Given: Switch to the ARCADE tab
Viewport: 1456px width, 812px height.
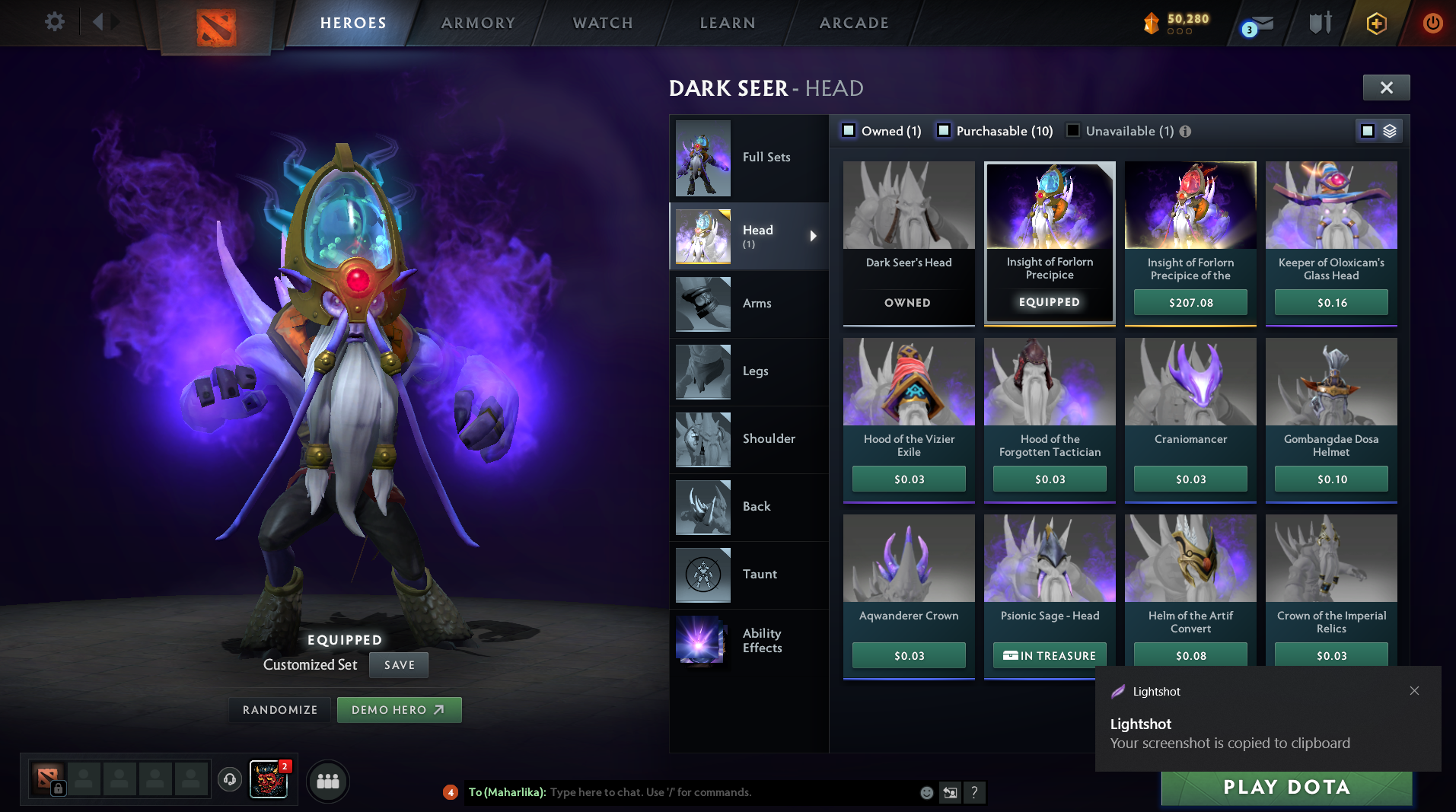Looking at the screenshot, I should (852, 23).
